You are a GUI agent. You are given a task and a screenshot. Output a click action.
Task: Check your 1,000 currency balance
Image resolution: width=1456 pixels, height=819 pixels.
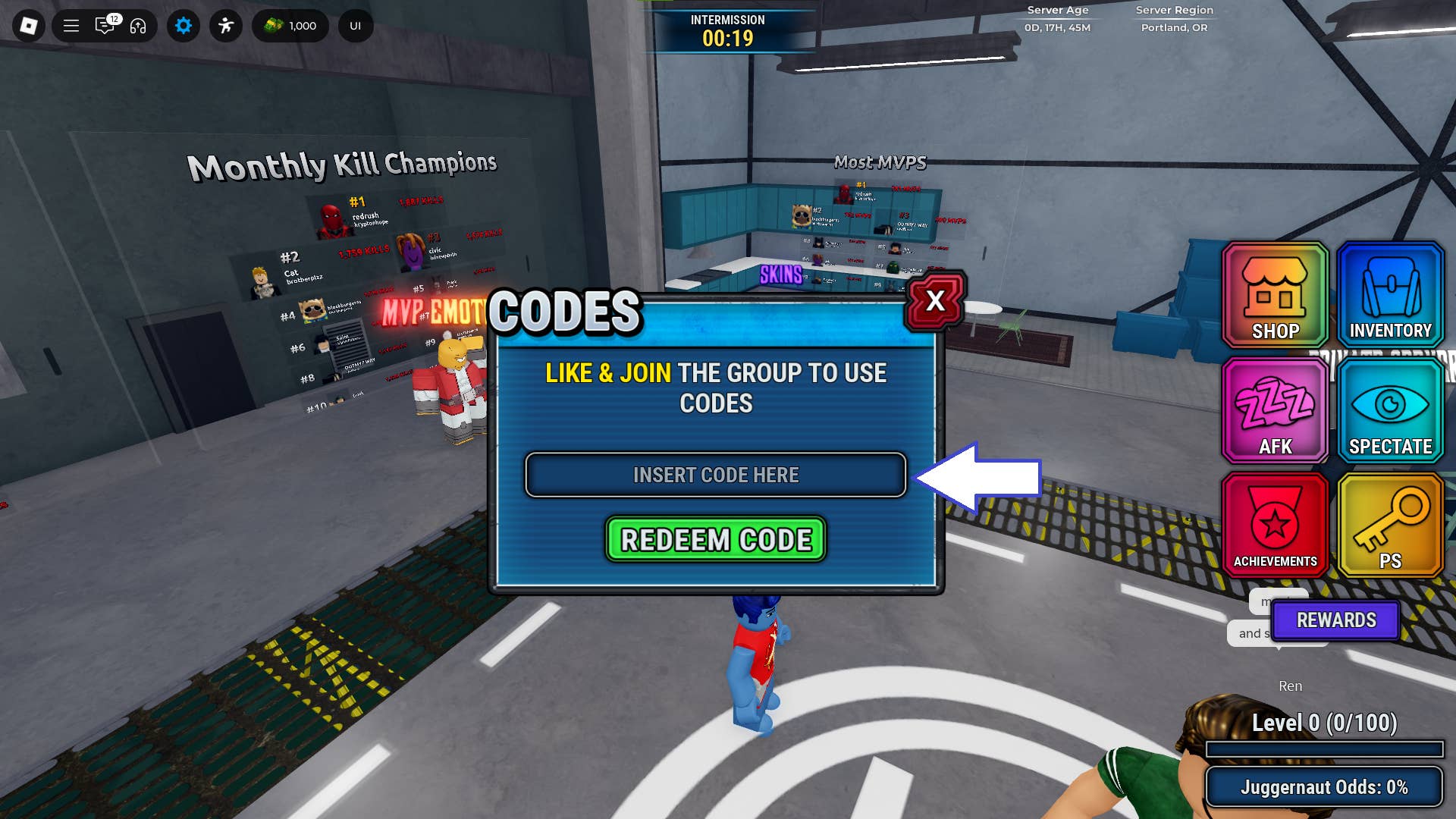click(290, 25)
